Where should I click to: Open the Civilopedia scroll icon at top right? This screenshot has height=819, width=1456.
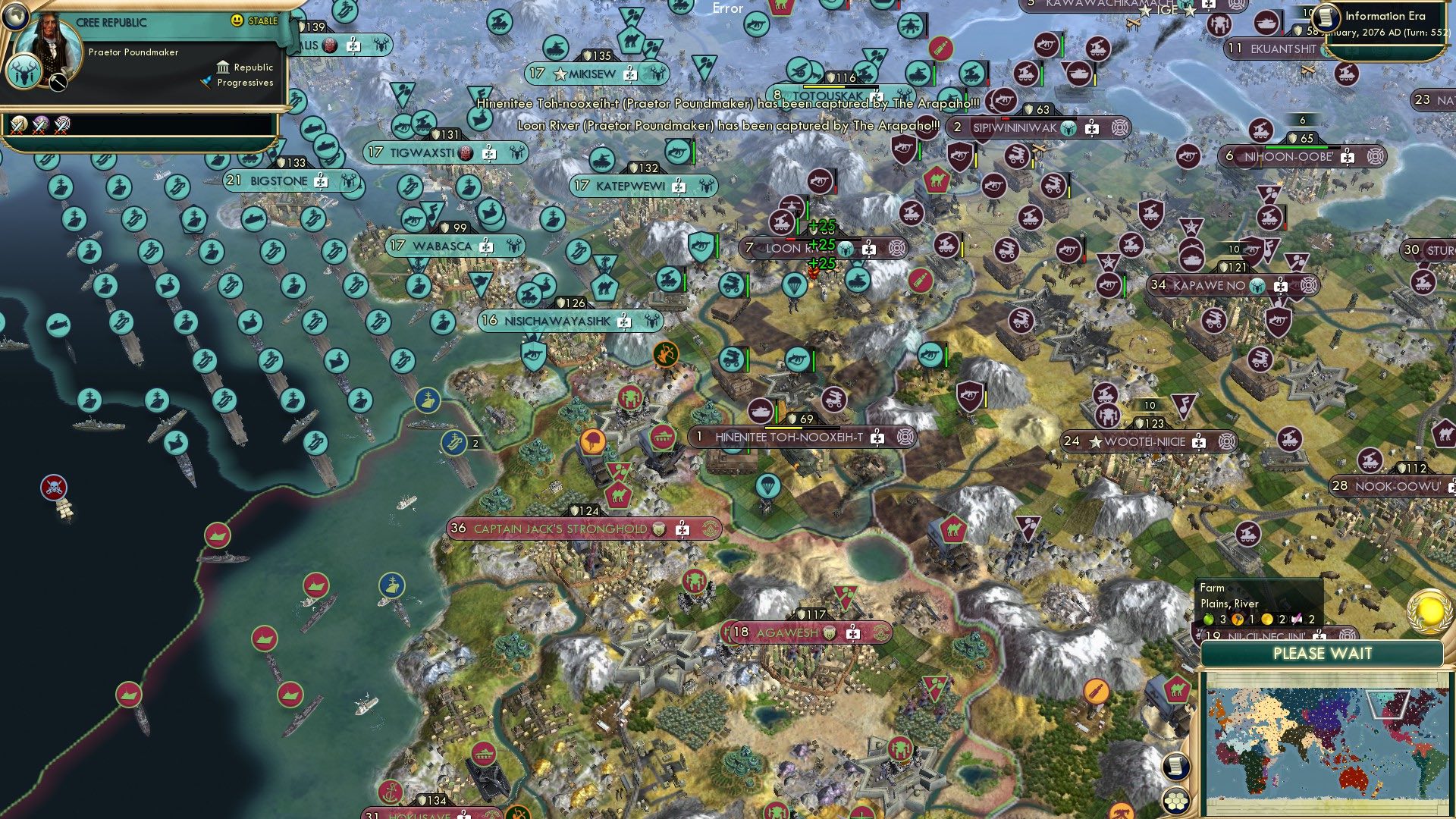[x=1326, y=17]
